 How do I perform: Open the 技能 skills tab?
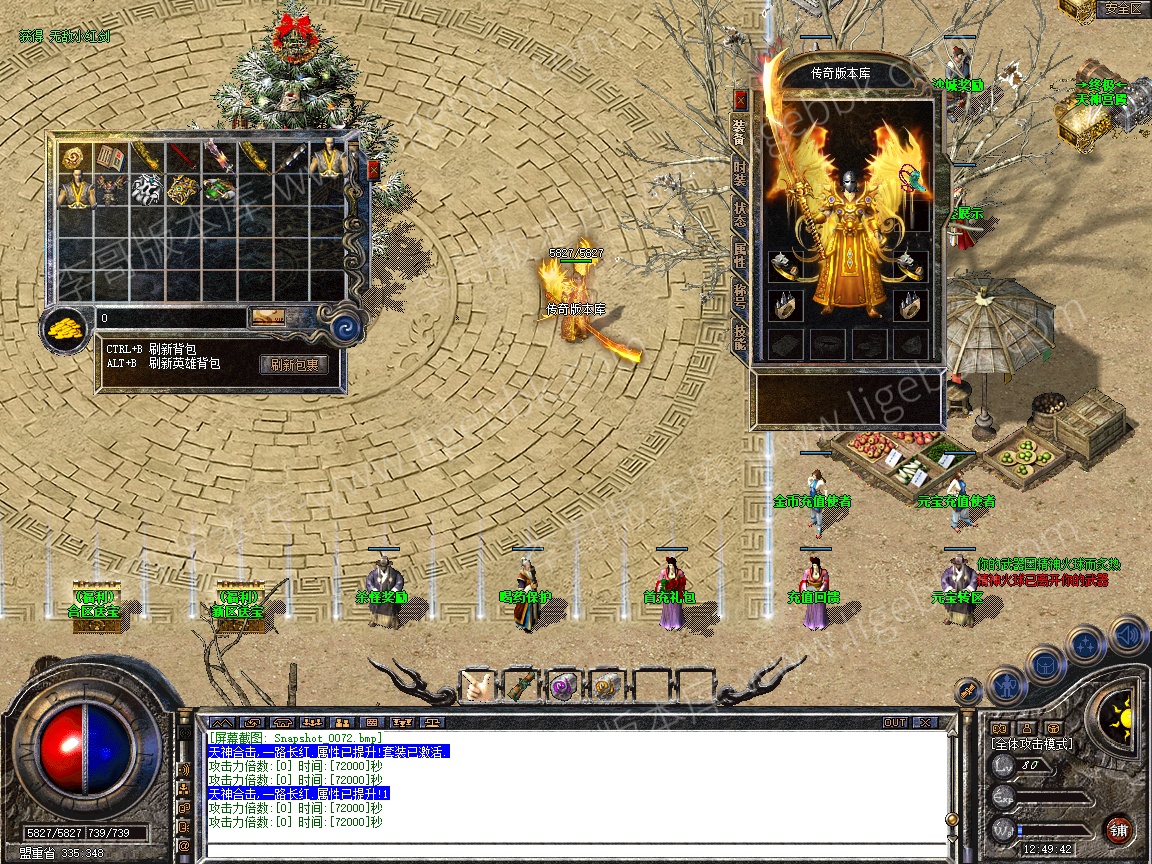740,337
